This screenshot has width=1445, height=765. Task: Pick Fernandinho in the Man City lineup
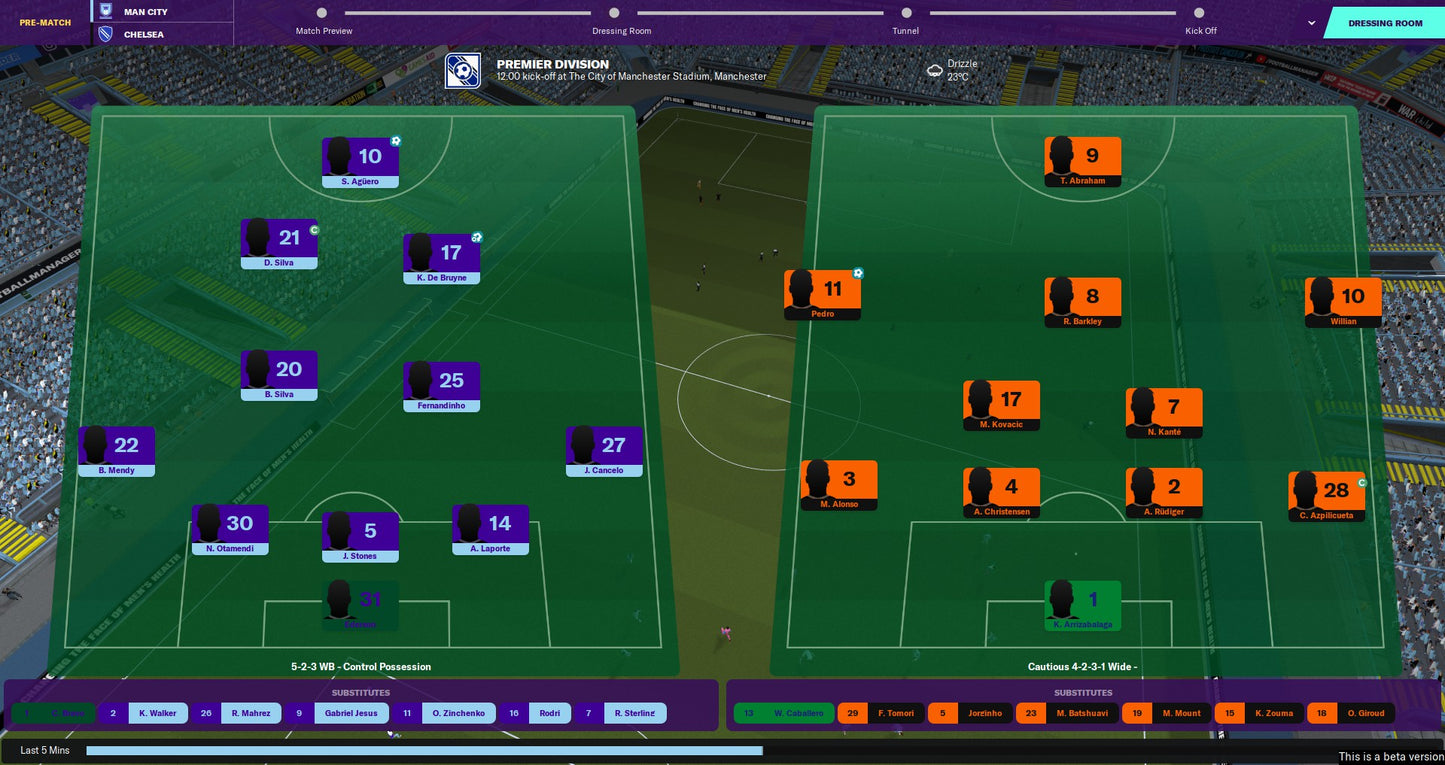pyautogui.click(x=441, y=386)
